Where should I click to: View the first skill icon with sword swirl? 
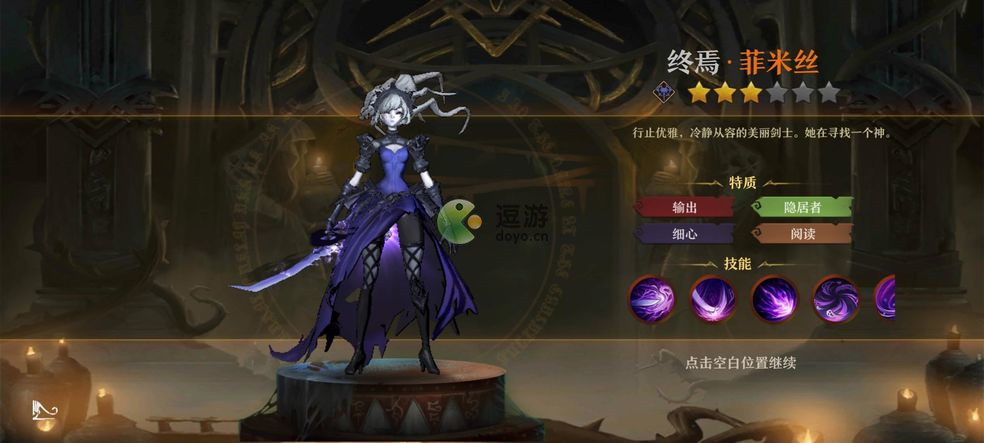coord(652,298)
